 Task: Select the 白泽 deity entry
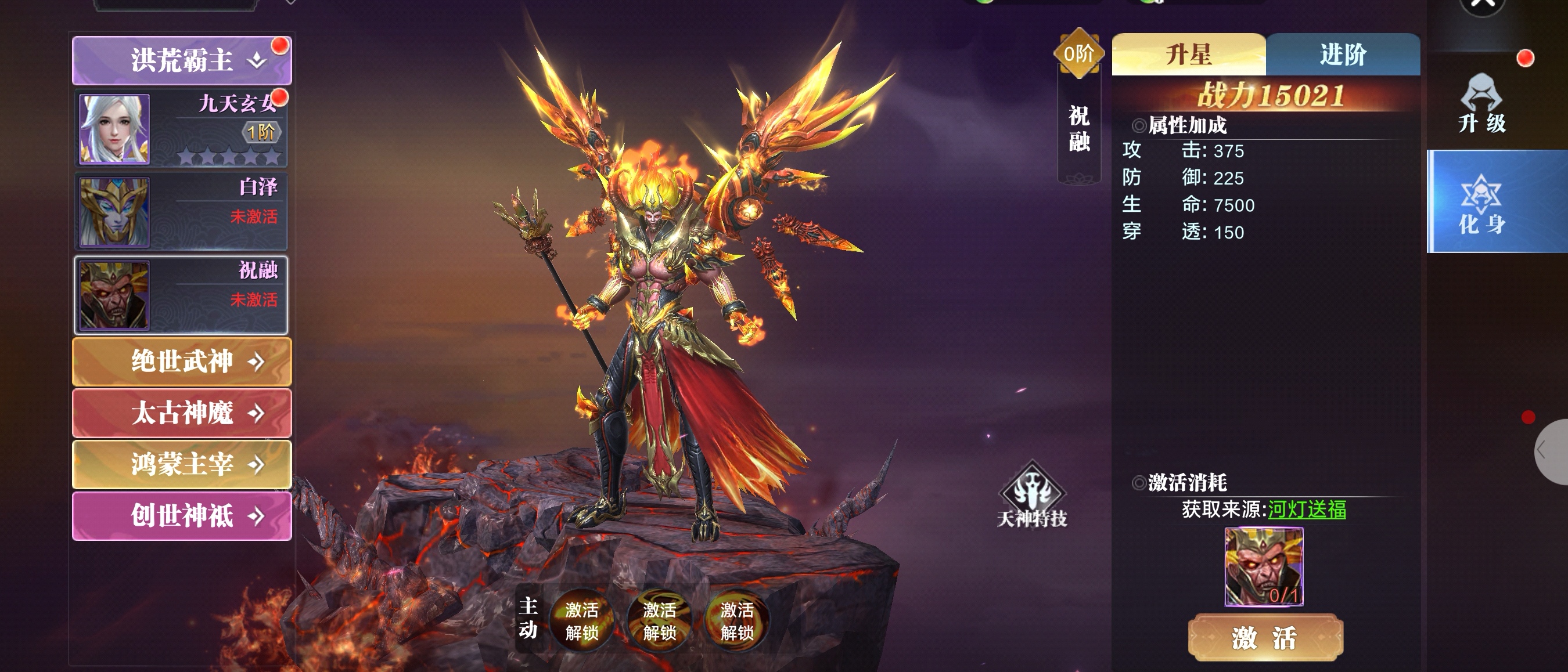click(181, 212)
